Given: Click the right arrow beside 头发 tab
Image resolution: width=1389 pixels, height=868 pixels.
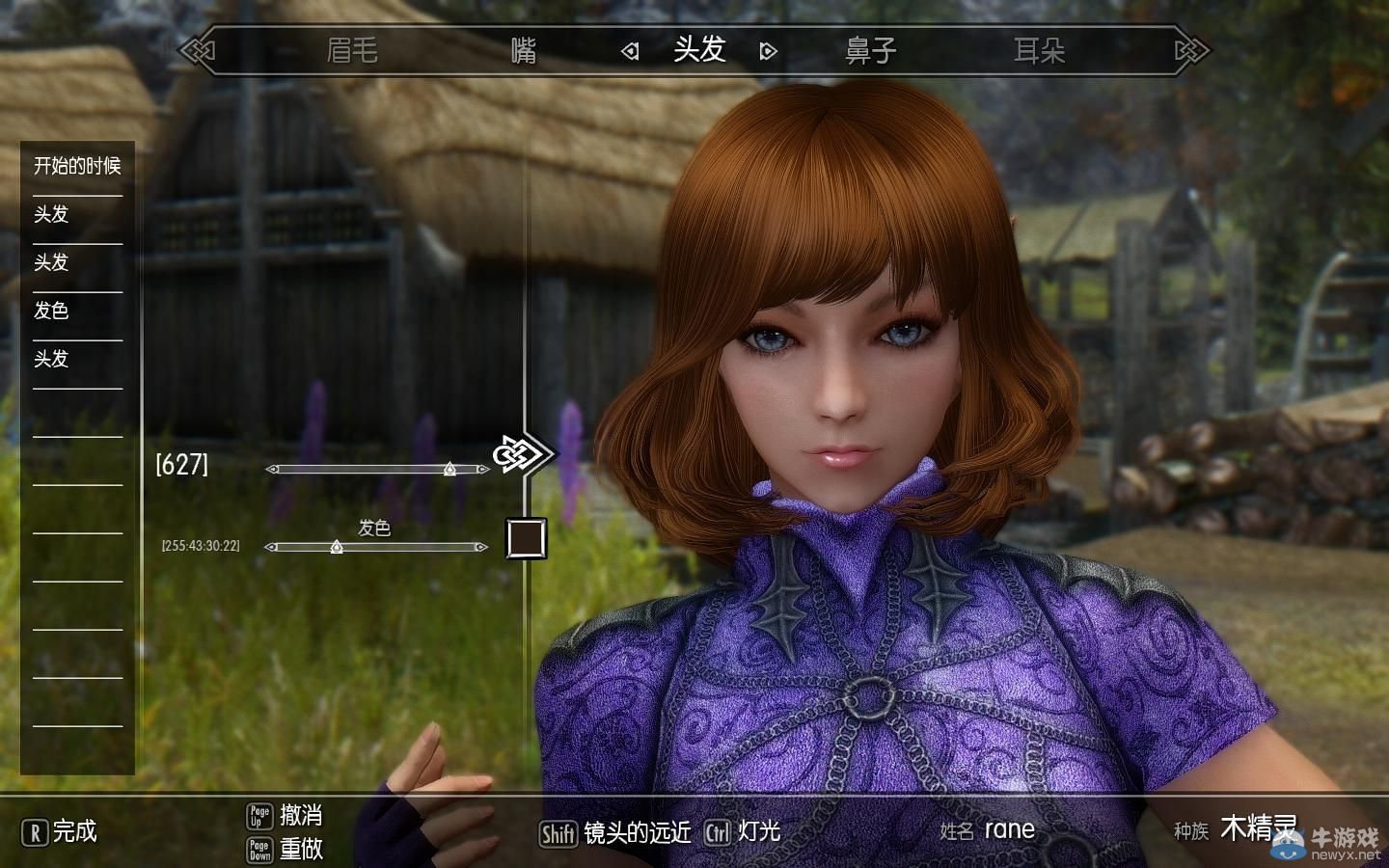Looking at the screenshot, I should [767, 49].
